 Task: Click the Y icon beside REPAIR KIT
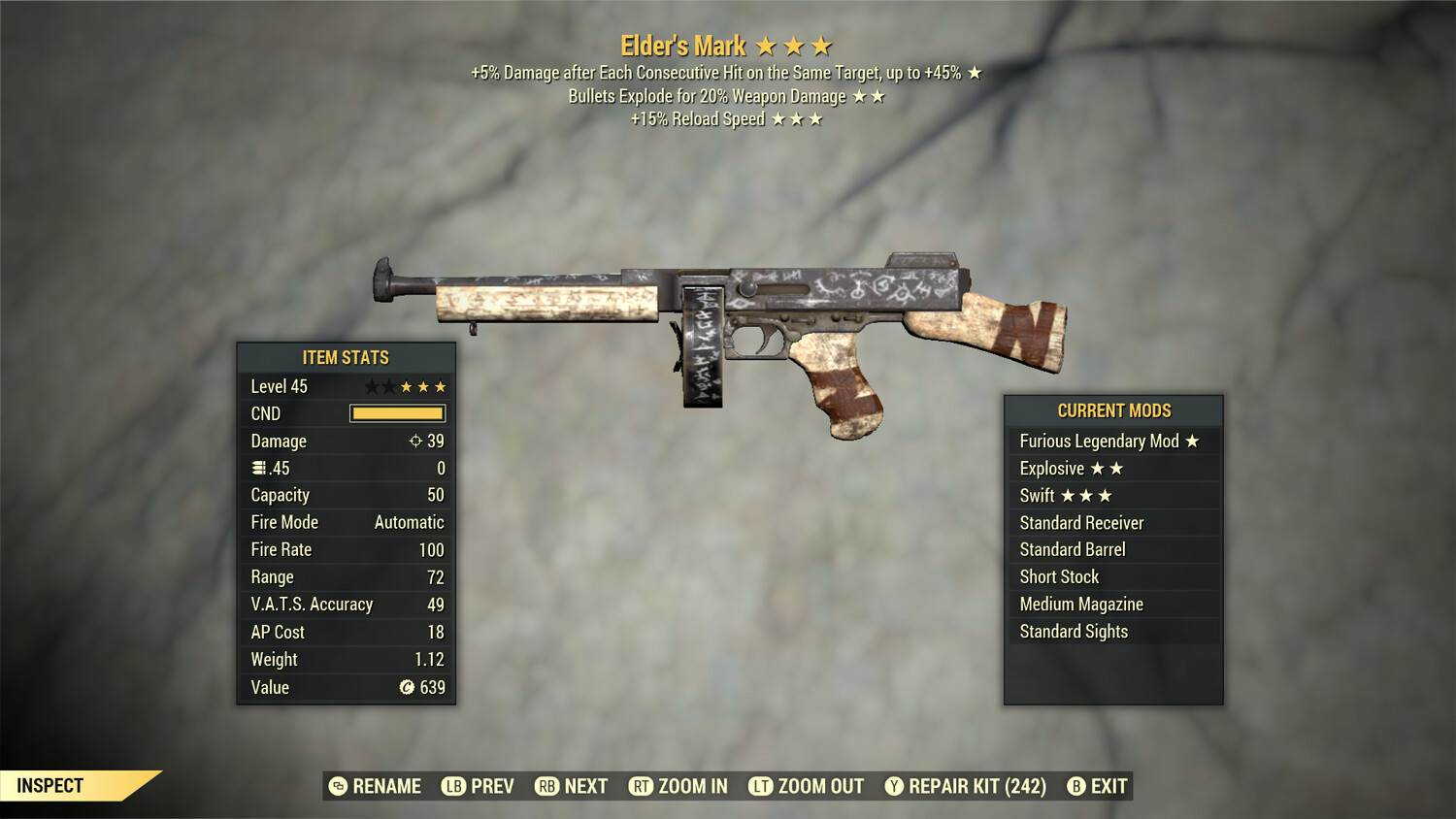pos(894,786)
